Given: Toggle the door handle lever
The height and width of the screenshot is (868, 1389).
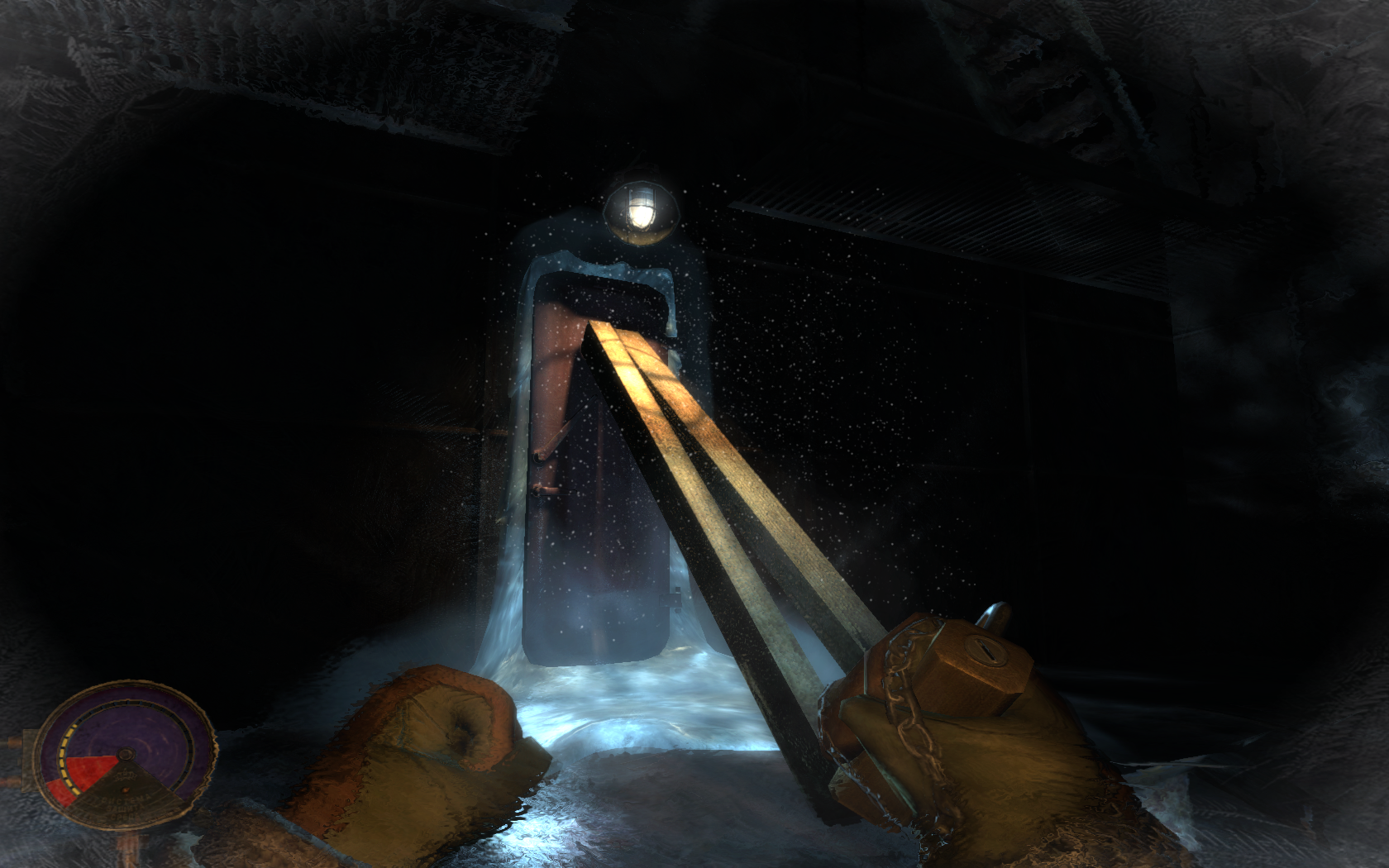Looking at the screenshot, I should point(552,442).
